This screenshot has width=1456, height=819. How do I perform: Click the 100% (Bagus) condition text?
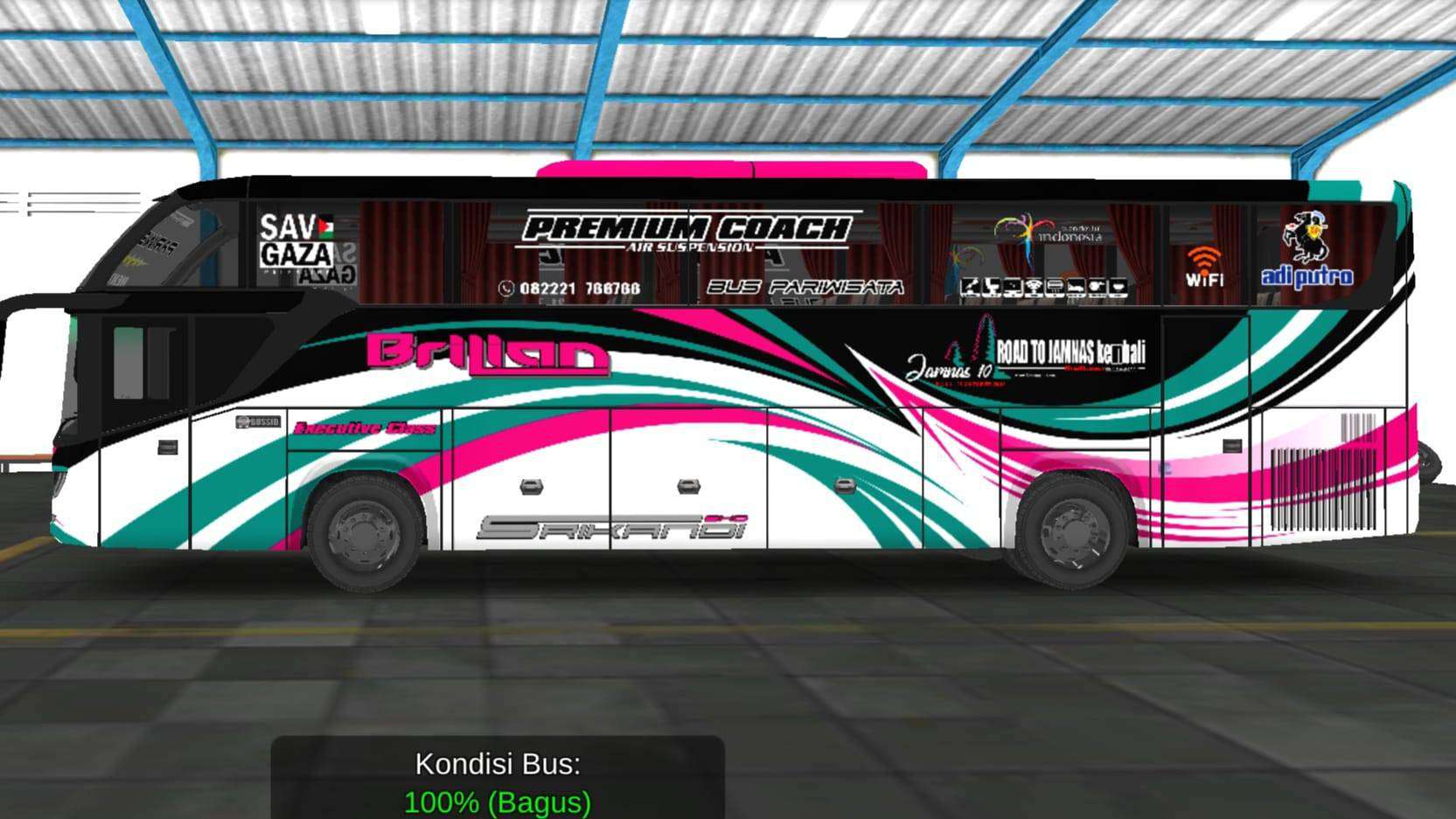point(498,800)
